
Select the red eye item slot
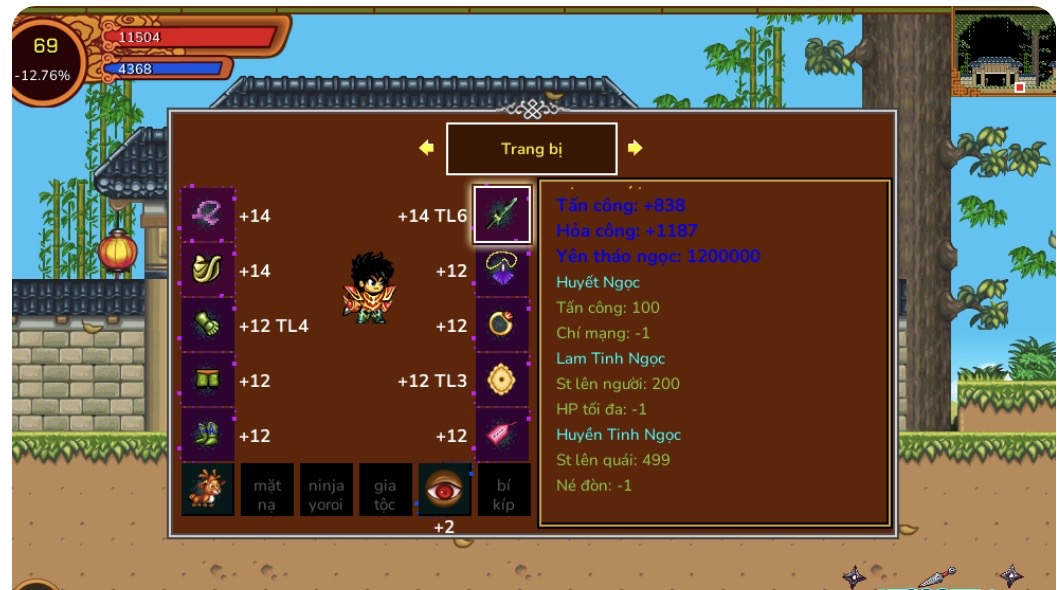[x=444, y=489]
